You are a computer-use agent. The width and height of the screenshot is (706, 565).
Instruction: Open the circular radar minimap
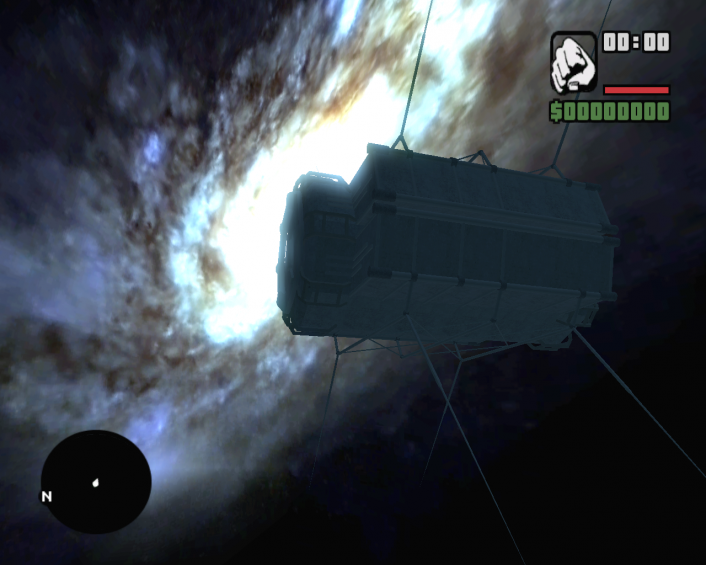pos(96,482)
